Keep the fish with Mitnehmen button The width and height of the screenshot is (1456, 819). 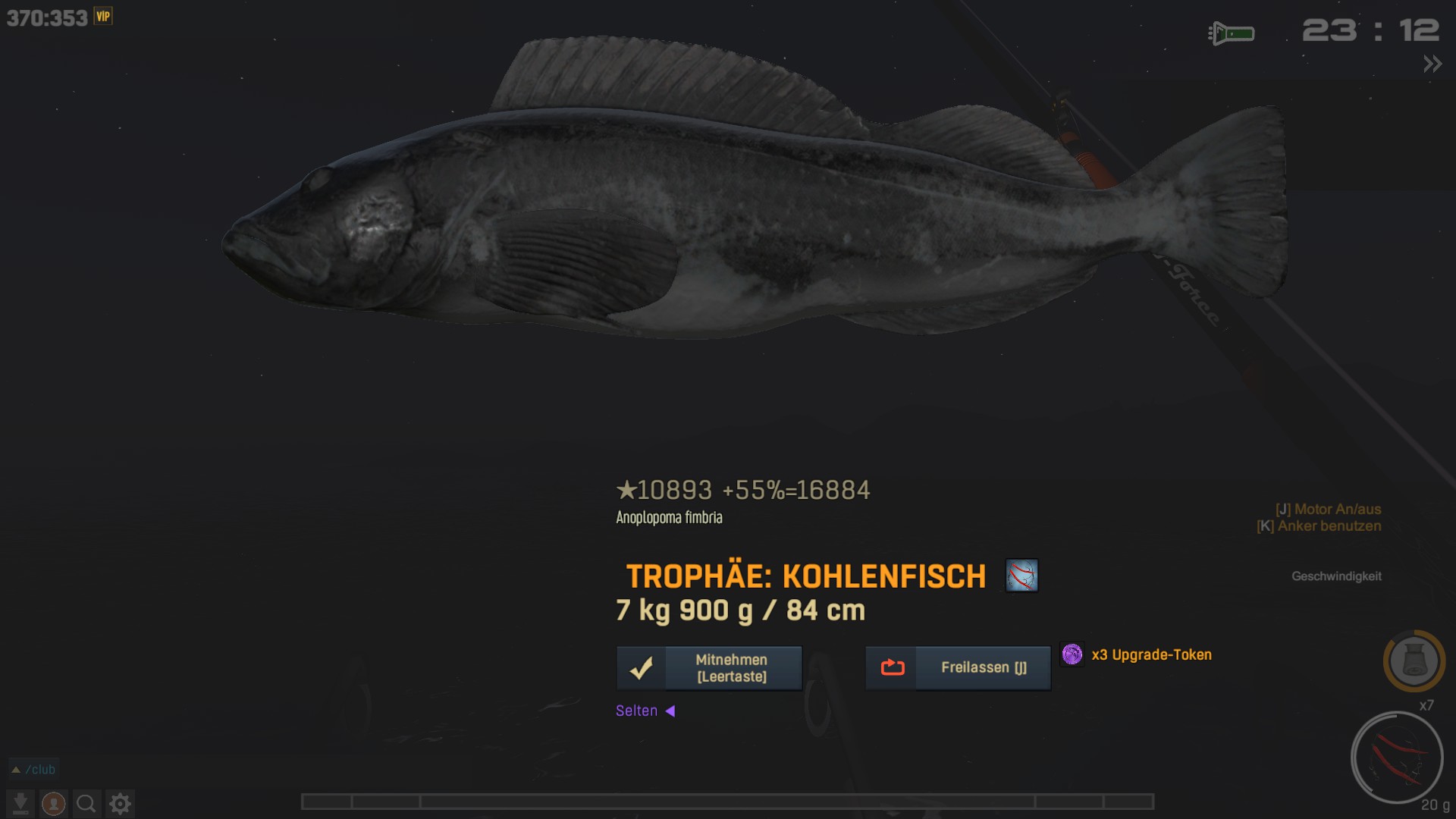click(709, 668)
